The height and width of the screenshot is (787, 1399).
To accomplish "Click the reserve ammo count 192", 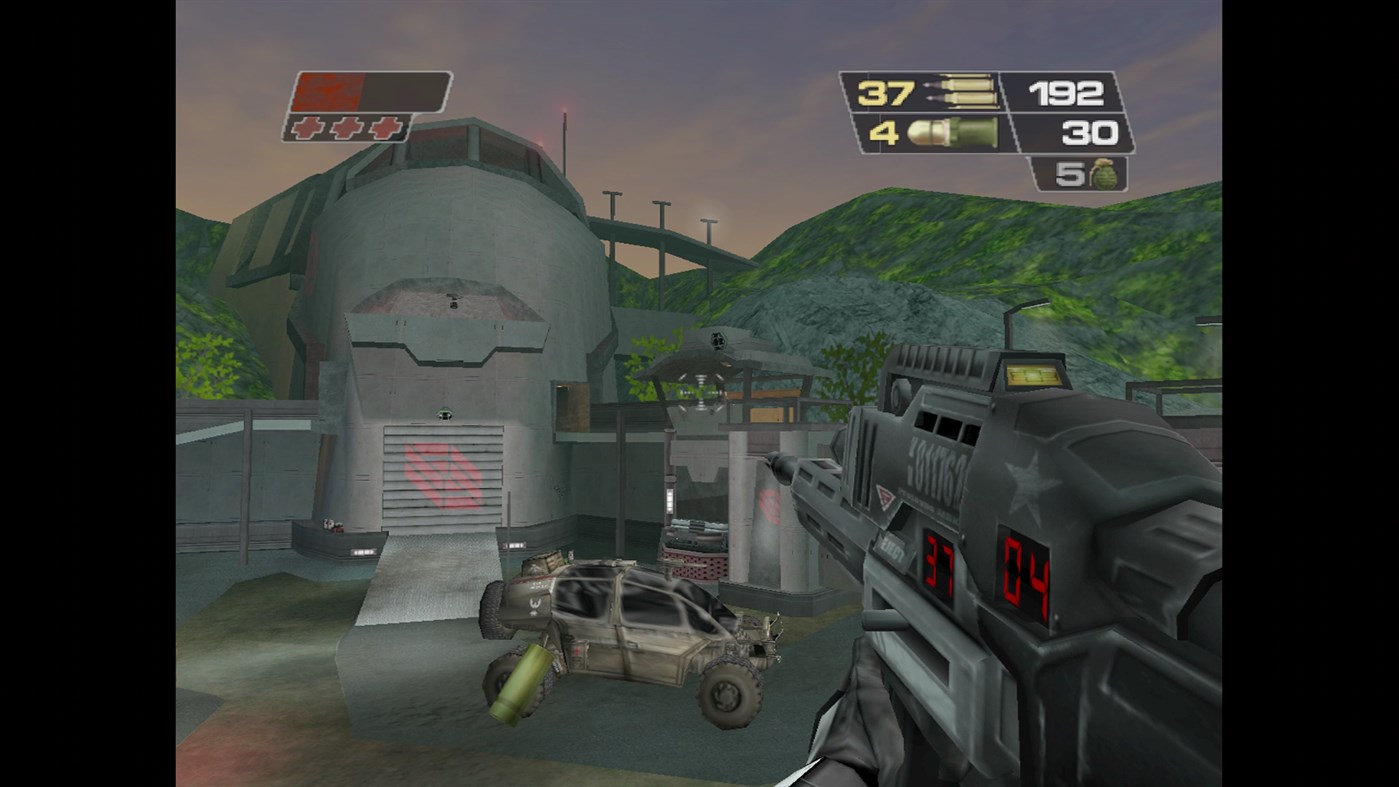I will [x=1066, y=93].
